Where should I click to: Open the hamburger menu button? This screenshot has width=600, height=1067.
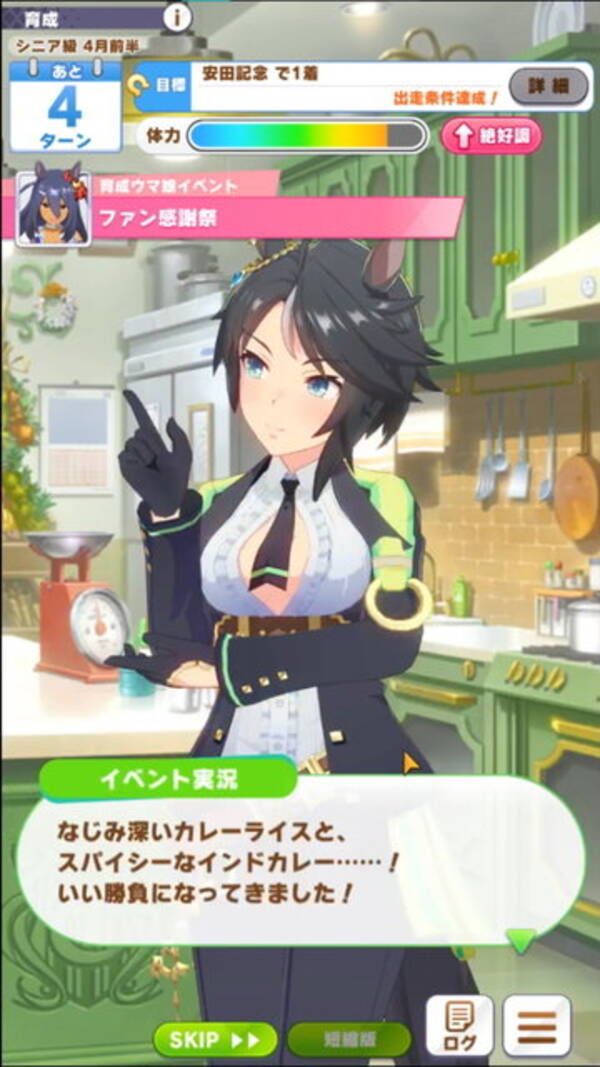click(537, 1026)
